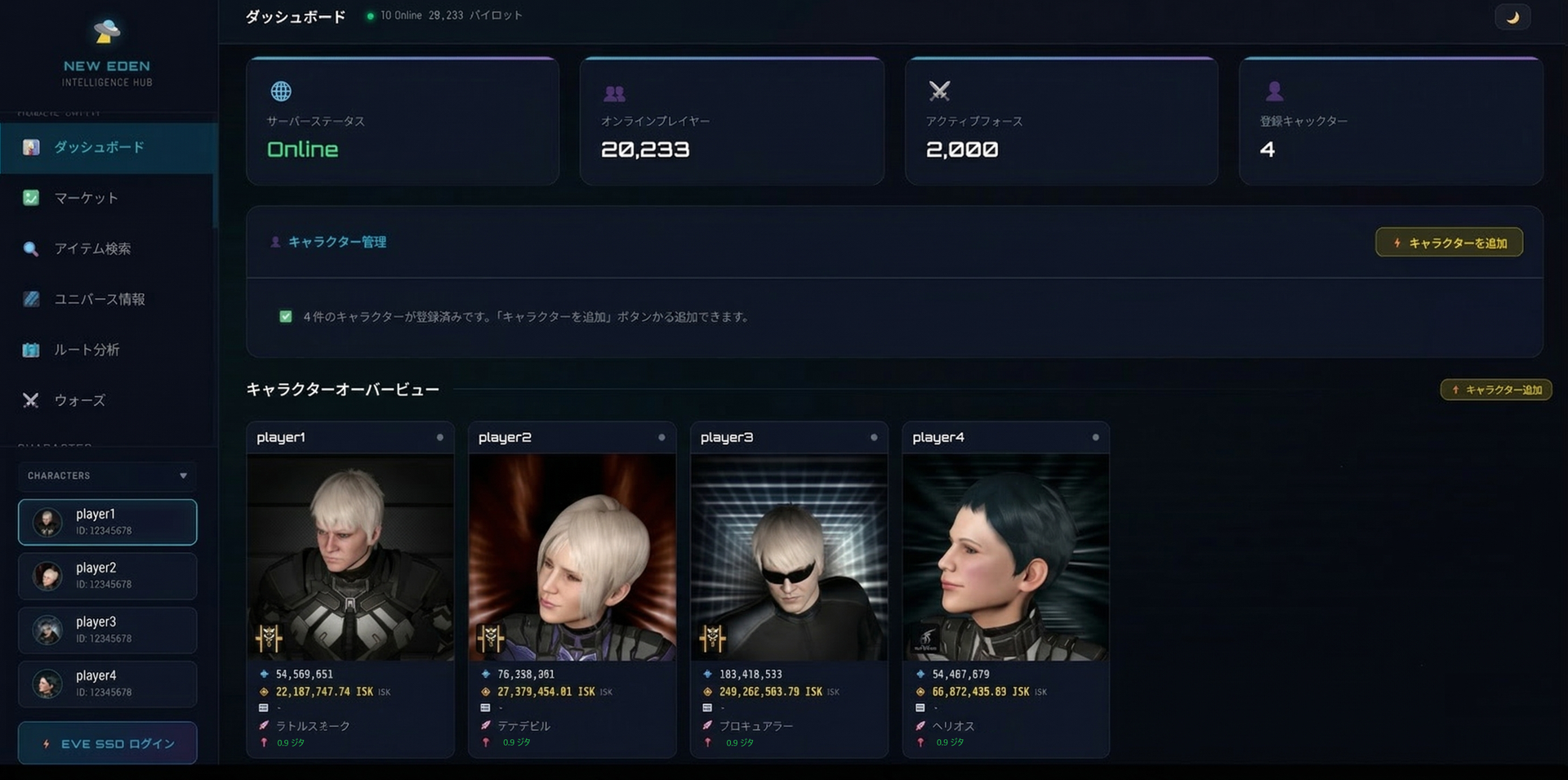Collapse the character list with the chevron
The width and height of the screenshot is (1568, 780).
[183, 476]
